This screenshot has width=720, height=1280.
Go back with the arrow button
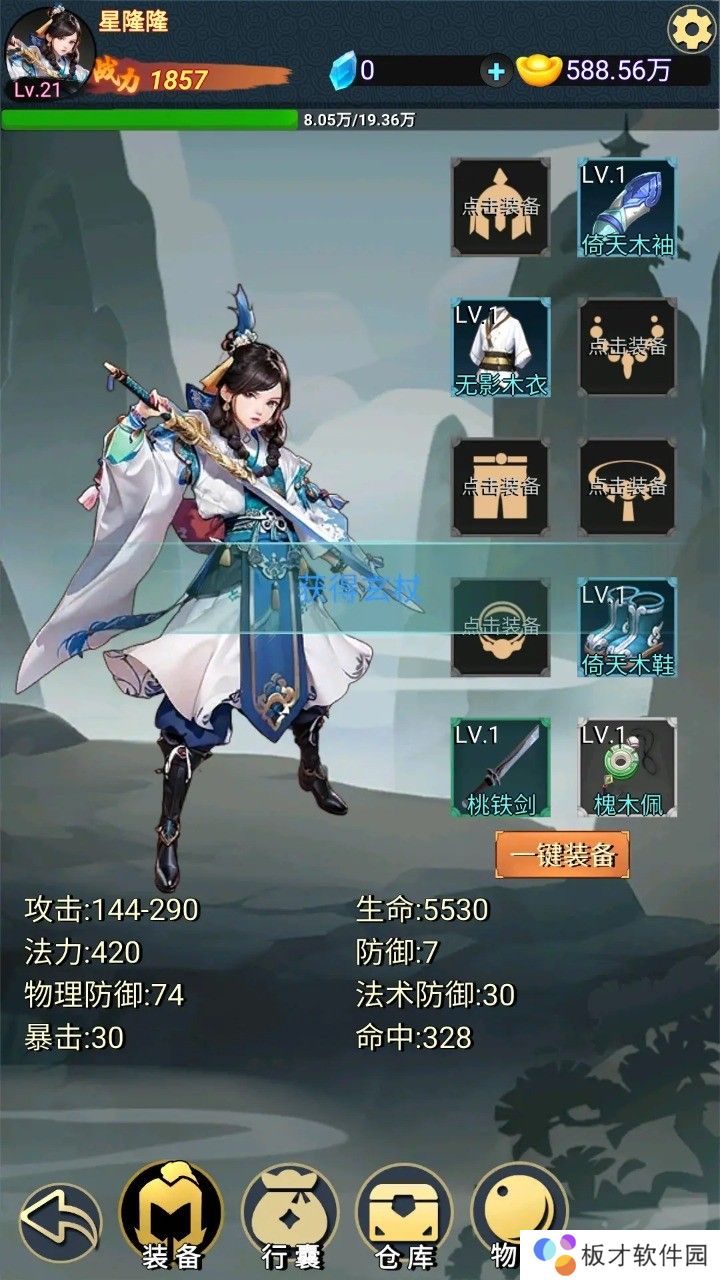59,1222
